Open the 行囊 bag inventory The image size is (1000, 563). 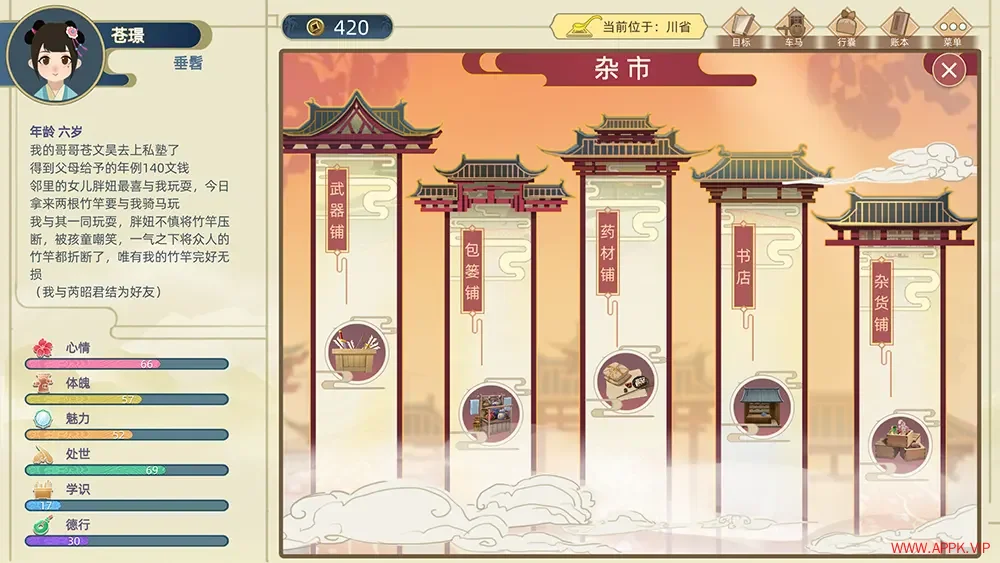[847, 26]
